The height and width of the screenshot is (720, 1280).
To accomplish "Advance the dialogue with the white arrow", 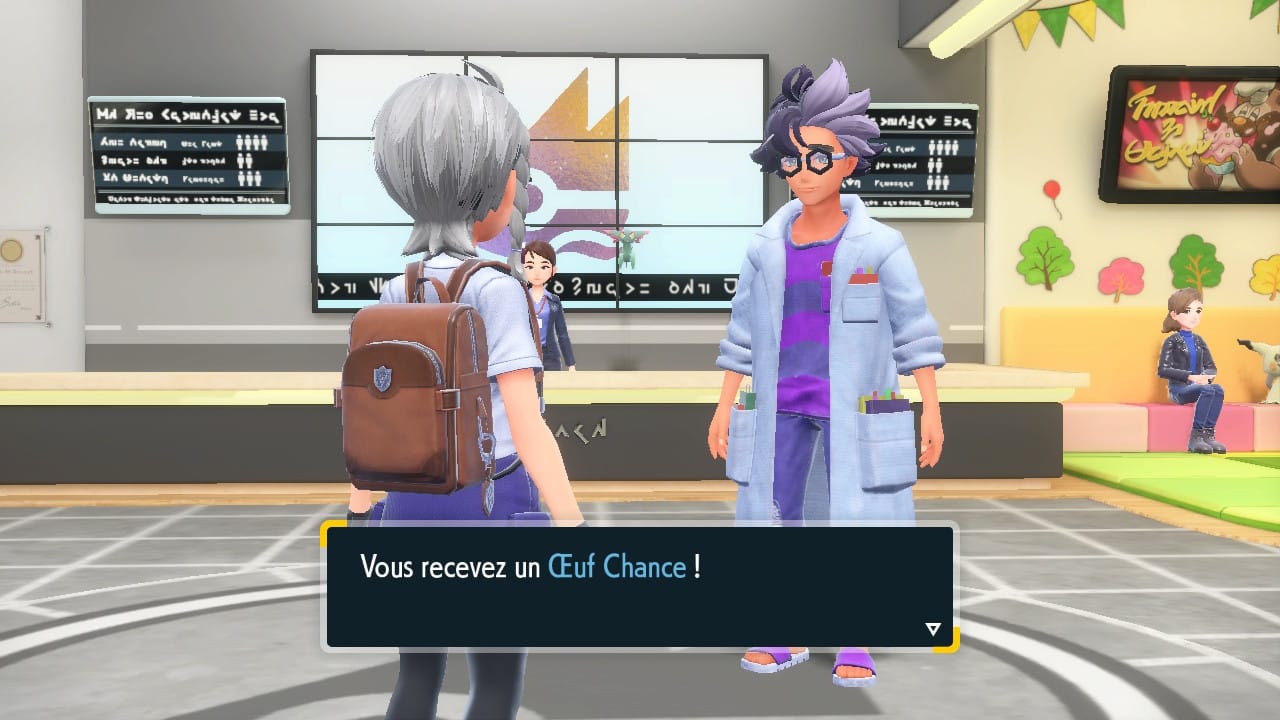I will (933, 629).
